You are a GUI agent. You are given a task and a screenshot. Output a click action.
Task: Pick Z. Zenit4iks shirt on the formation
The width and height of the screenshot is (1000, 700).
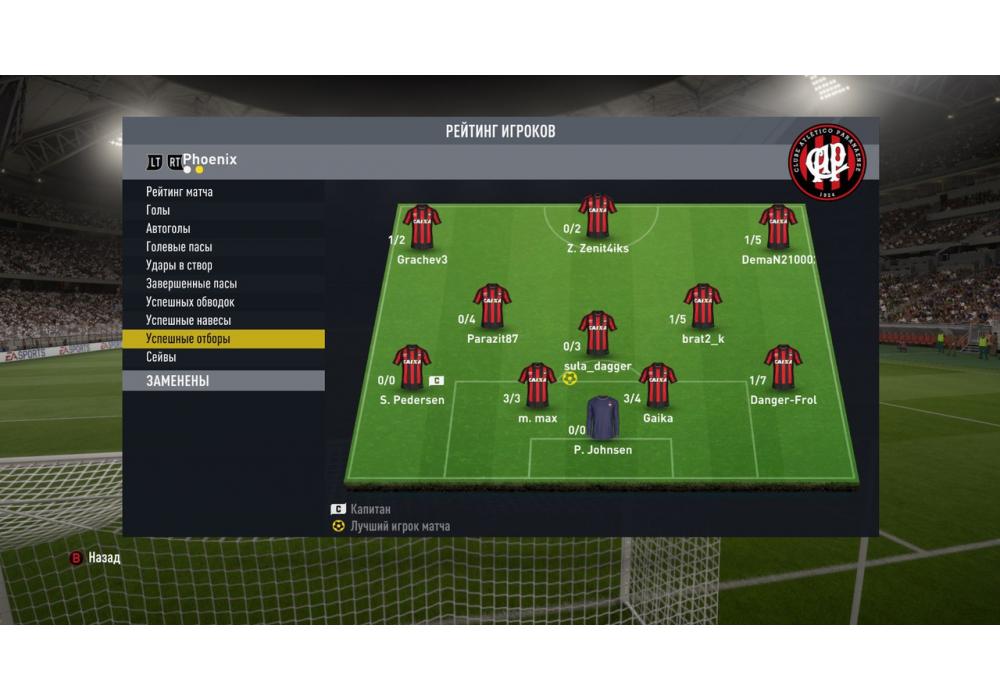click(597, 215)
